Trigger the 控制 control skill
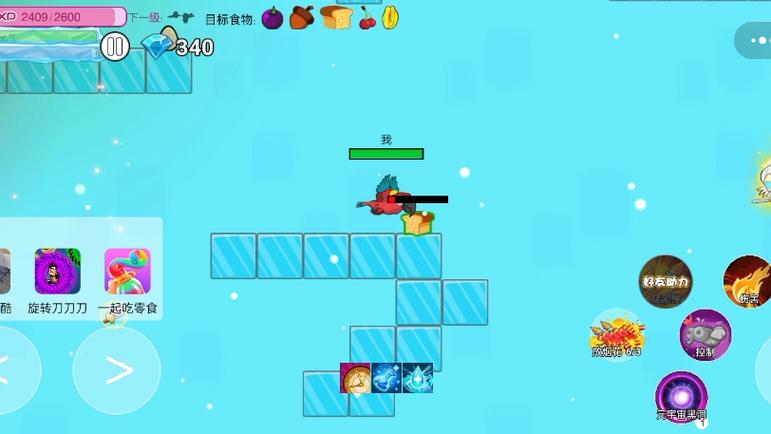Screen dimensions: 771x434 (705, 334)
